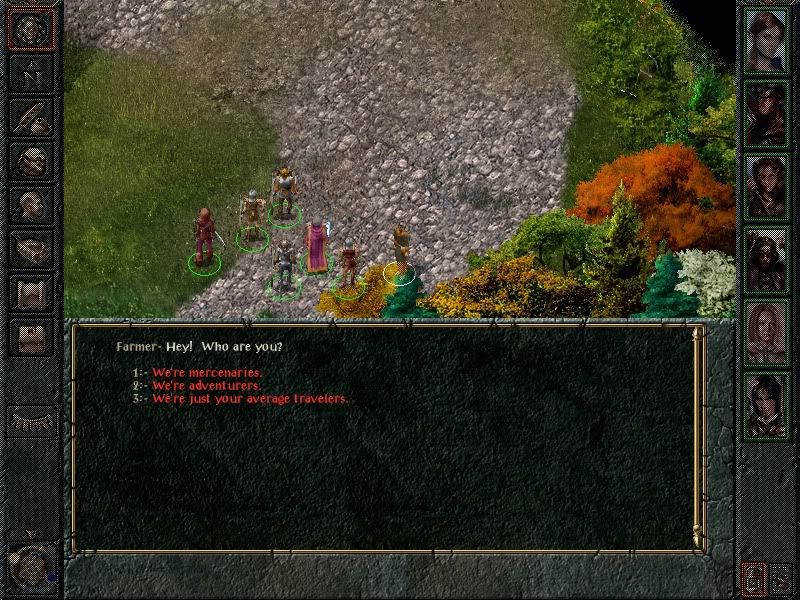800x600 pixels.
Task: Open the journal with the quill icon
Action: 31,117
